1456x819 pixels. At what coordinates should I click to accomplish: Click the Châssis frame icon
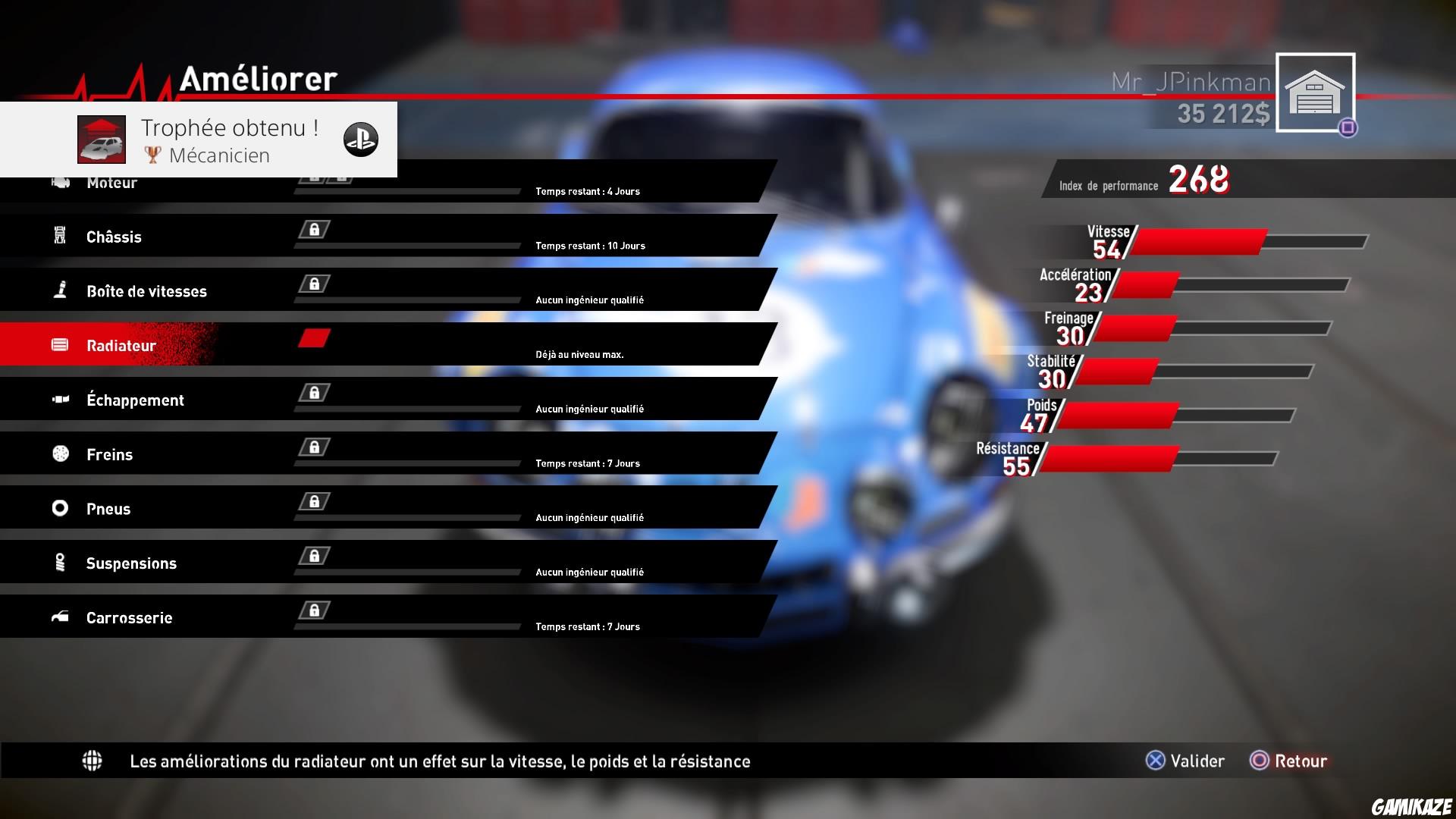click(59, 236)
